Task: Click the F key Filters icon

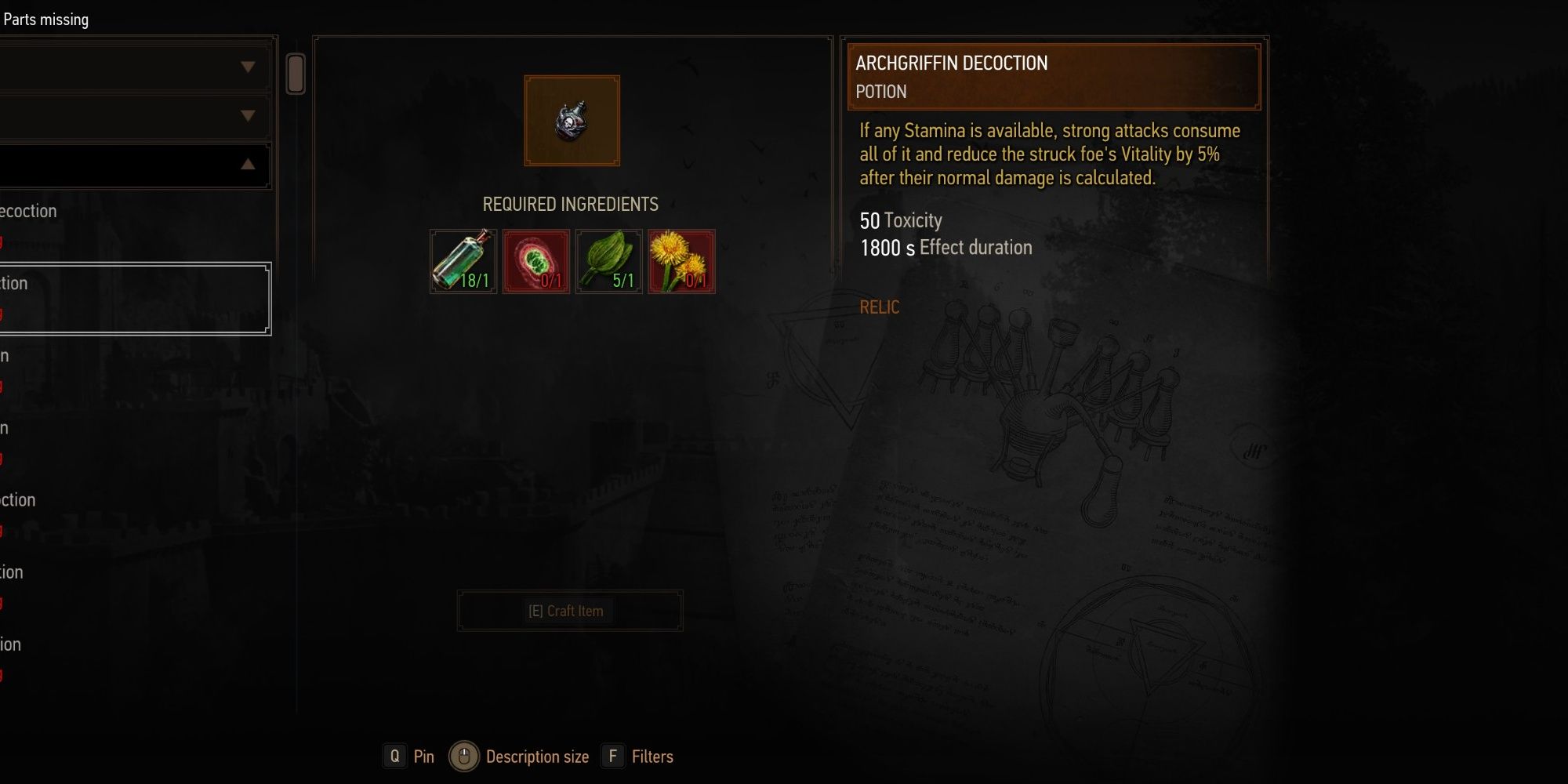Action: click(612, 757)
